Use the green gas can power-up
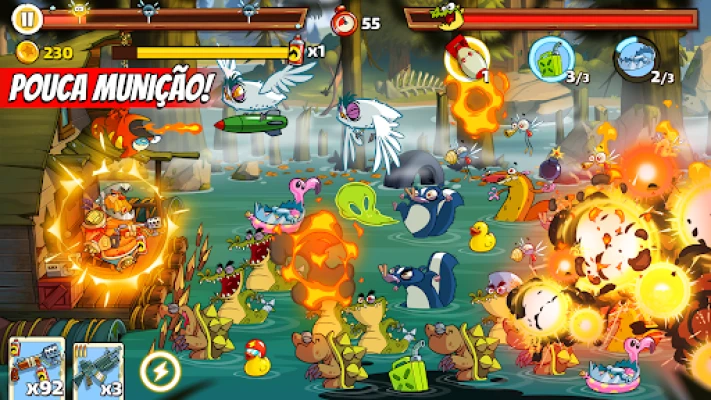Image resolution: width=711 pixels, height=400 pixels. pyautogui.click(x=549, y=56)
